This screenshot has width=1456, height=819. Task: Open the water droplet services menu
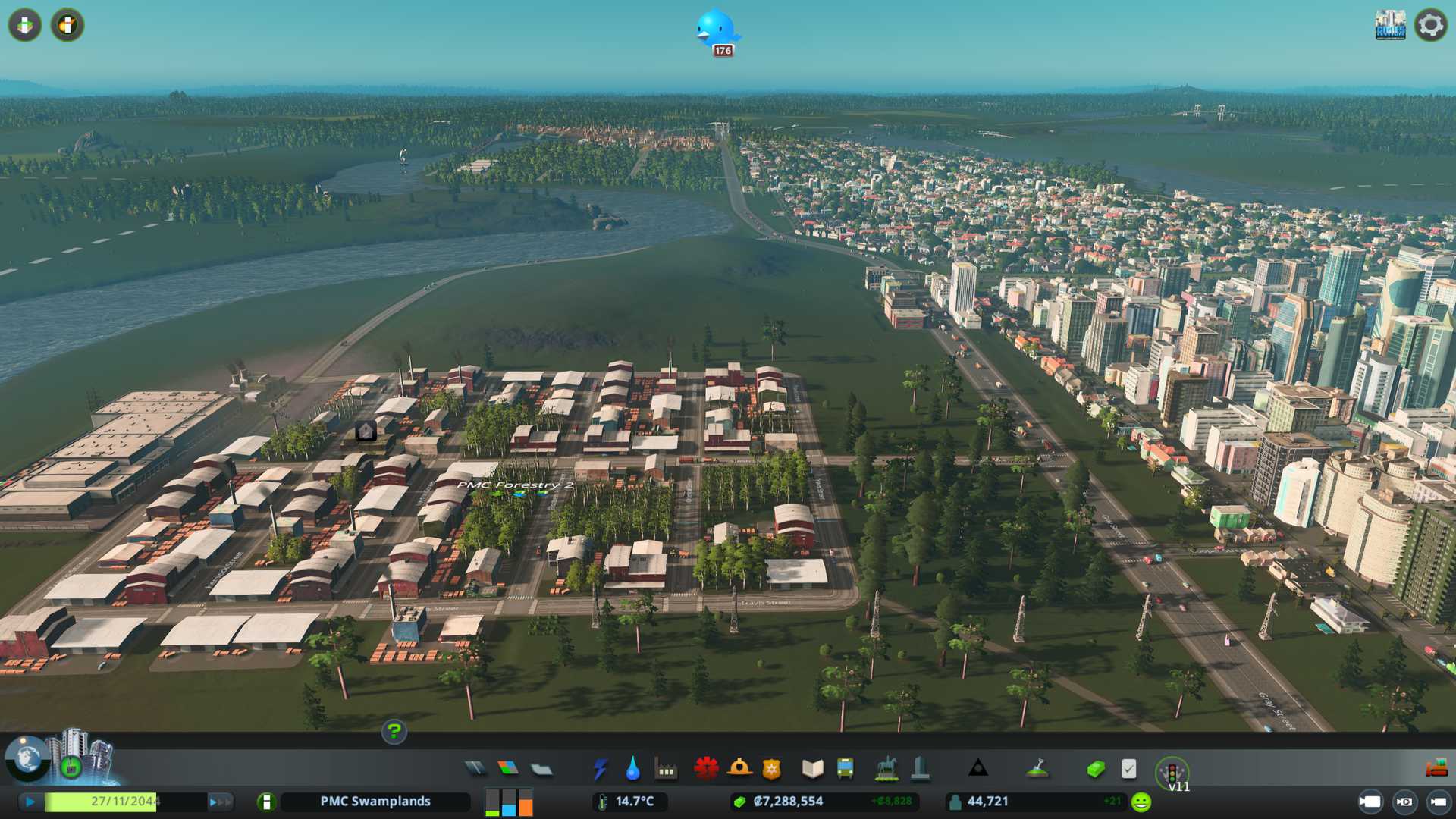[632, 770]
